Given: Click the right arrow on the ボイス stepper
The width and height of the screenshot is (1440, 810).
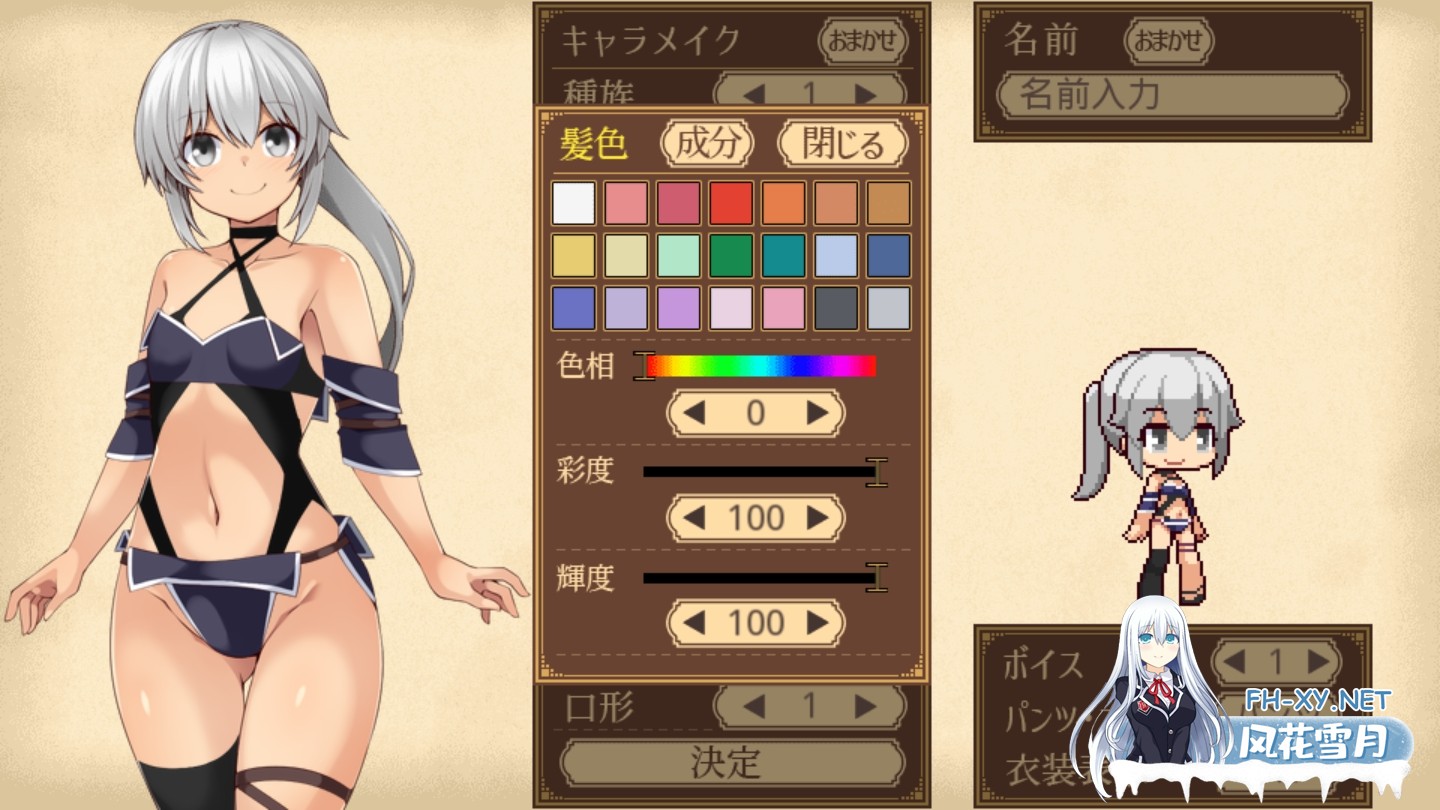Looking at the screenshot, I should [1319, 660].
